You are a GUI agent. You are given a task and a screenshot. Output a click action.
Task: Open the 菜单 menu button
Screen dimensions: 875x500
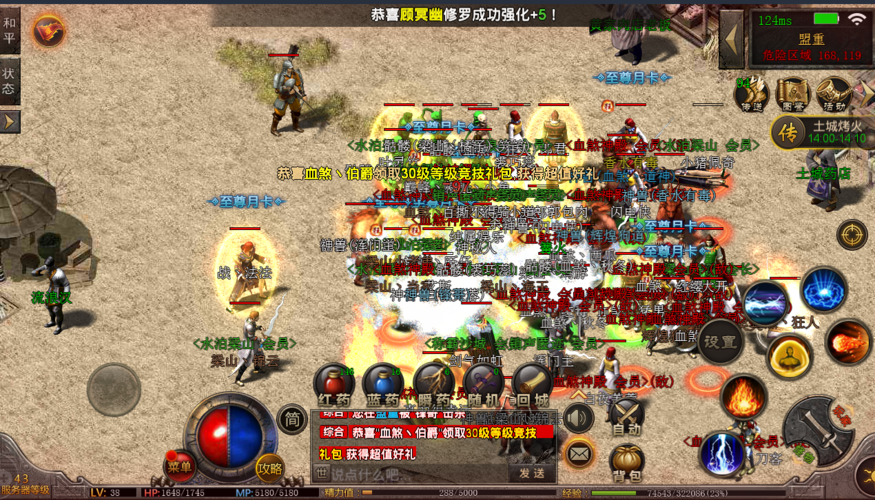click(180, 465)
